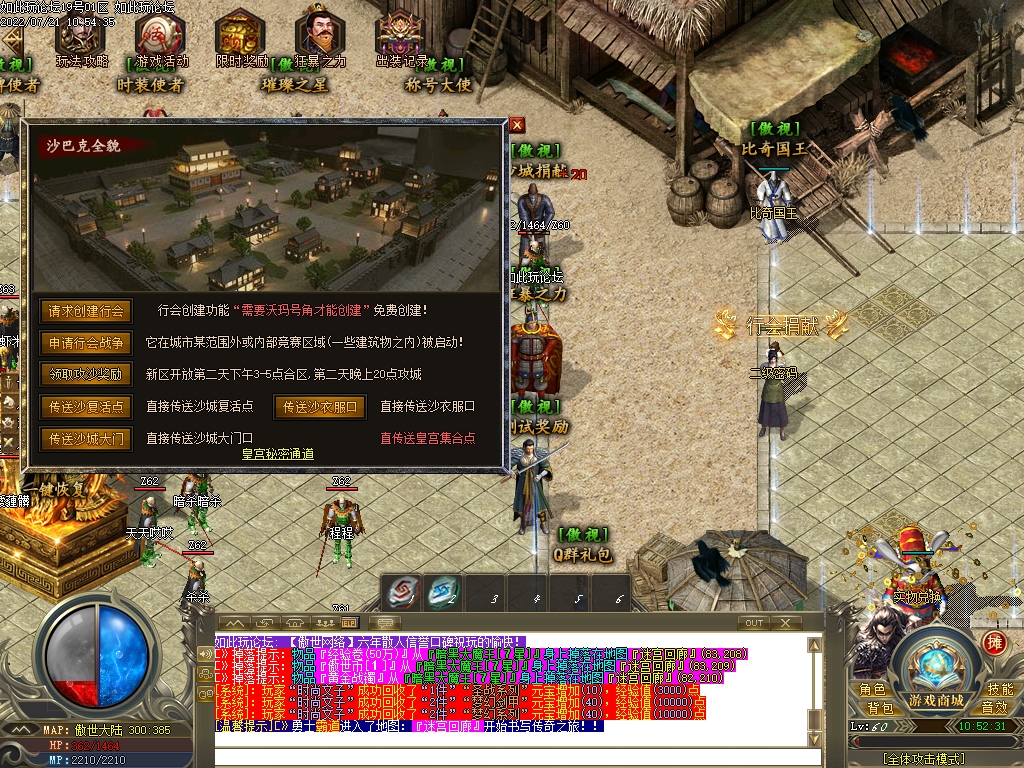Screen dimensions: 1024x768
Task: Open the 皇宫秘密通道 link
Action: click(x=278, y=454)
